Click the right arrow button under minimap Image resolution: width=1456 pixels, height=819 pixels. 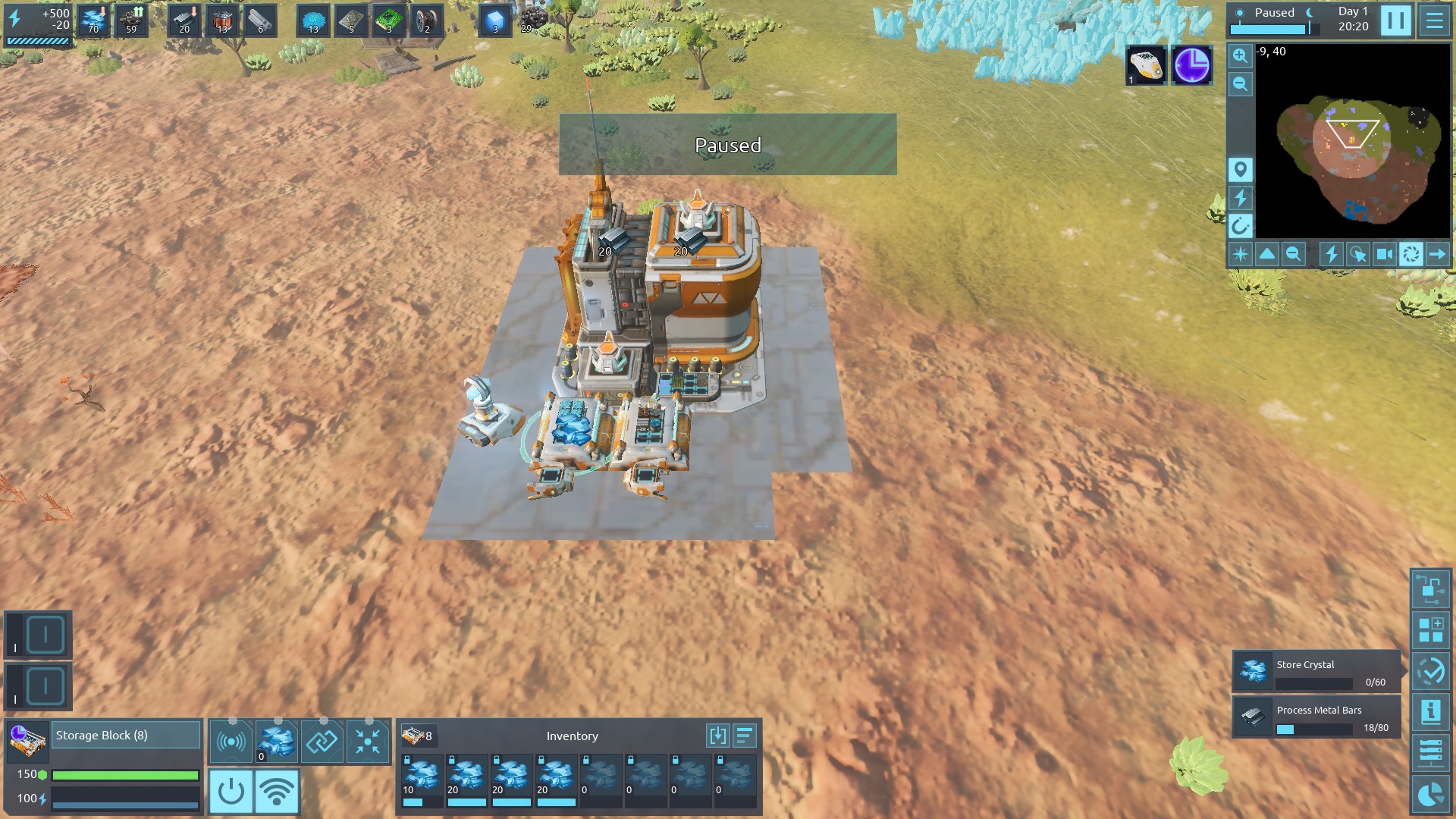pos(1437,254)
